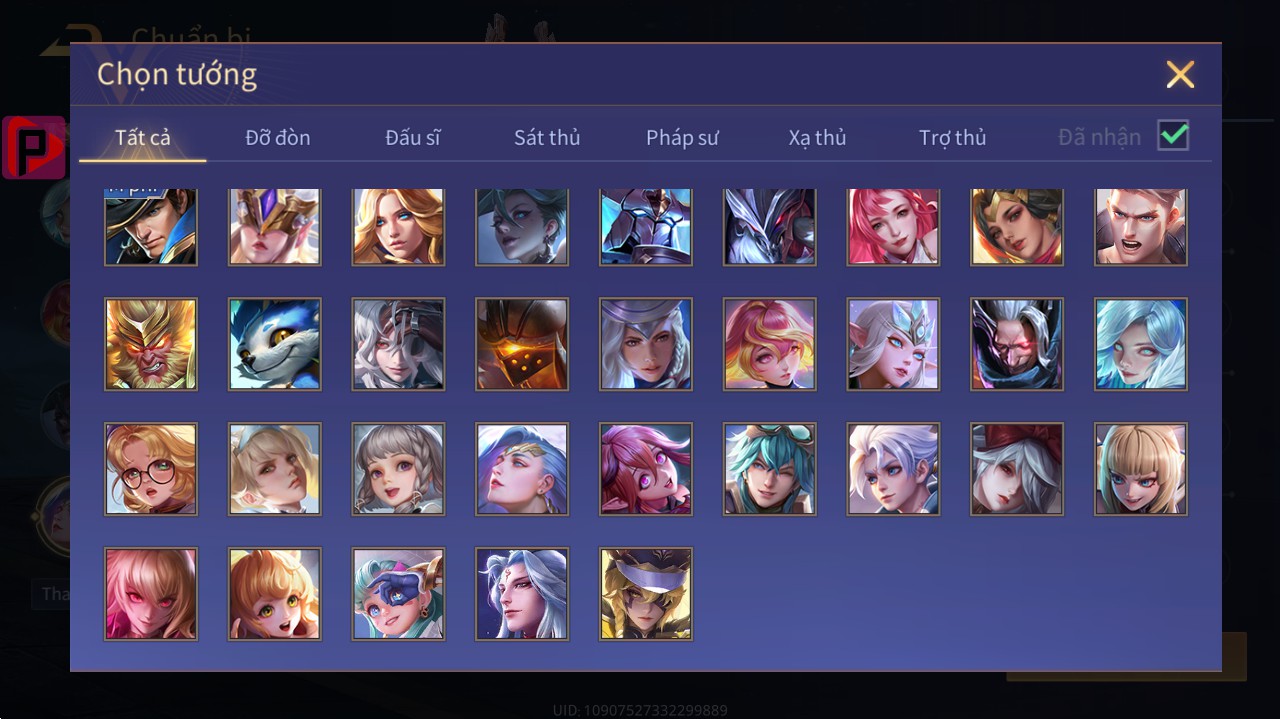
Task: Toggle the Đã nhận checkbox
Action: coord(1173,136)
